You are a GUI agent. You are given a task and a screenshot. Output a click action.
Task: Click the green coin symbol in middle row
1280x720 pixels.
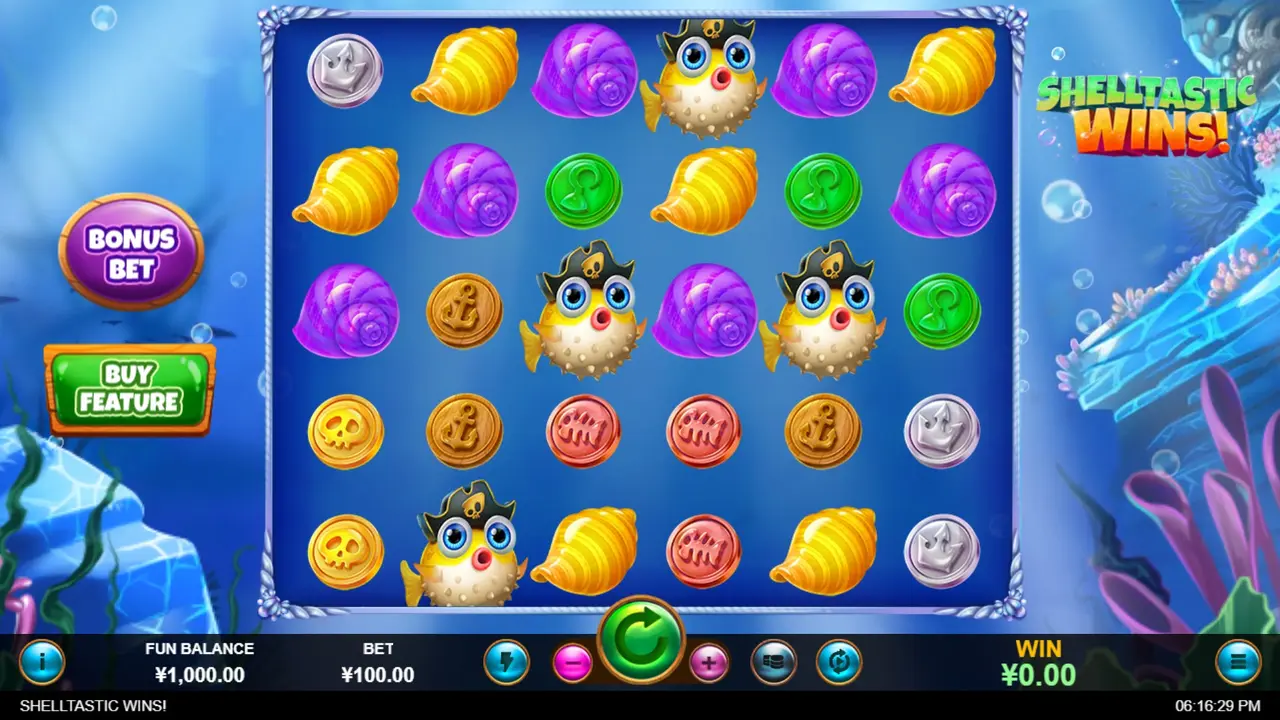943,310
